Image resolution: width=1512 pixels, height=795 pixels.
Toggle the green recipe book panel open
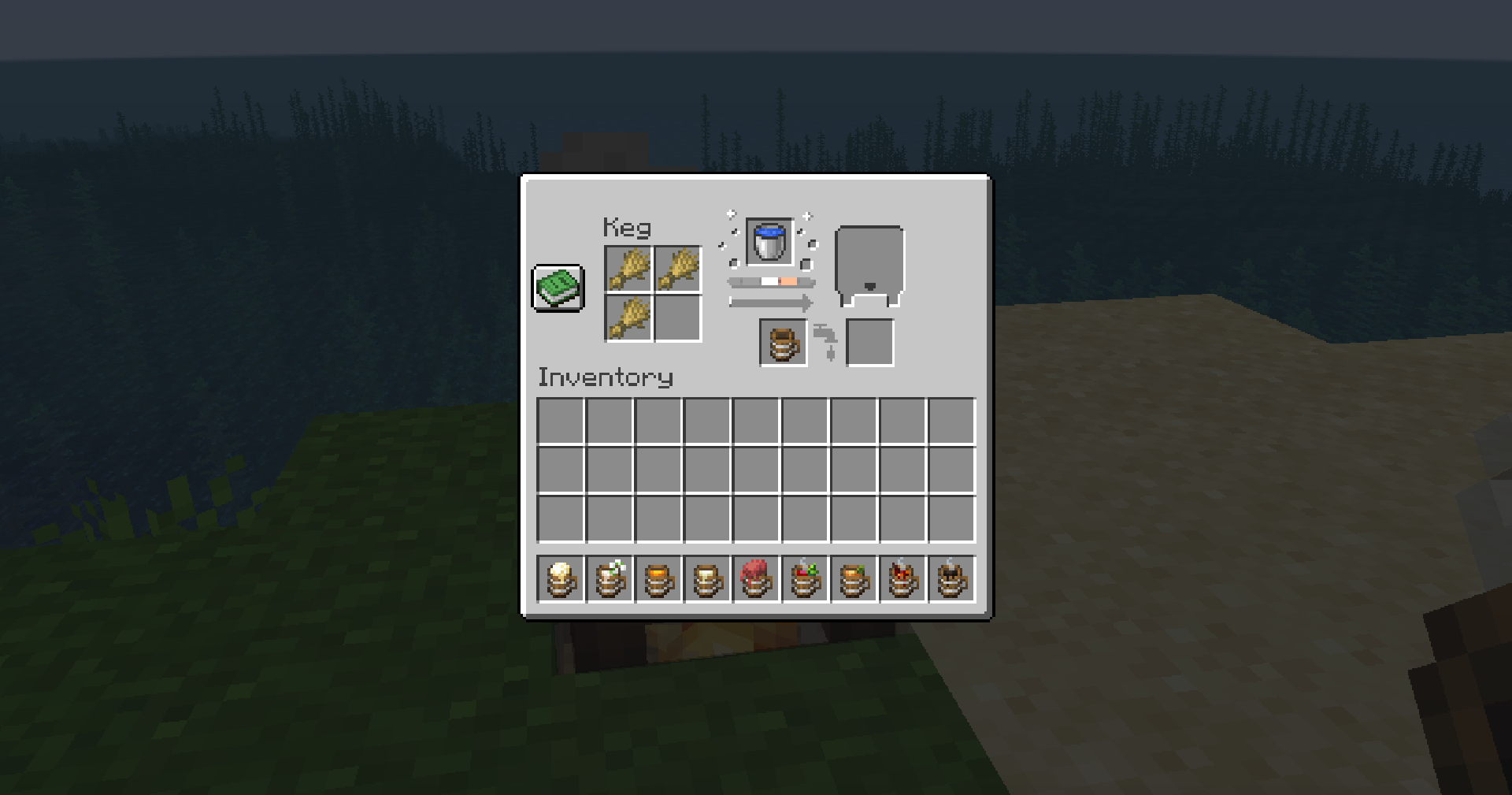pos(558,289)
